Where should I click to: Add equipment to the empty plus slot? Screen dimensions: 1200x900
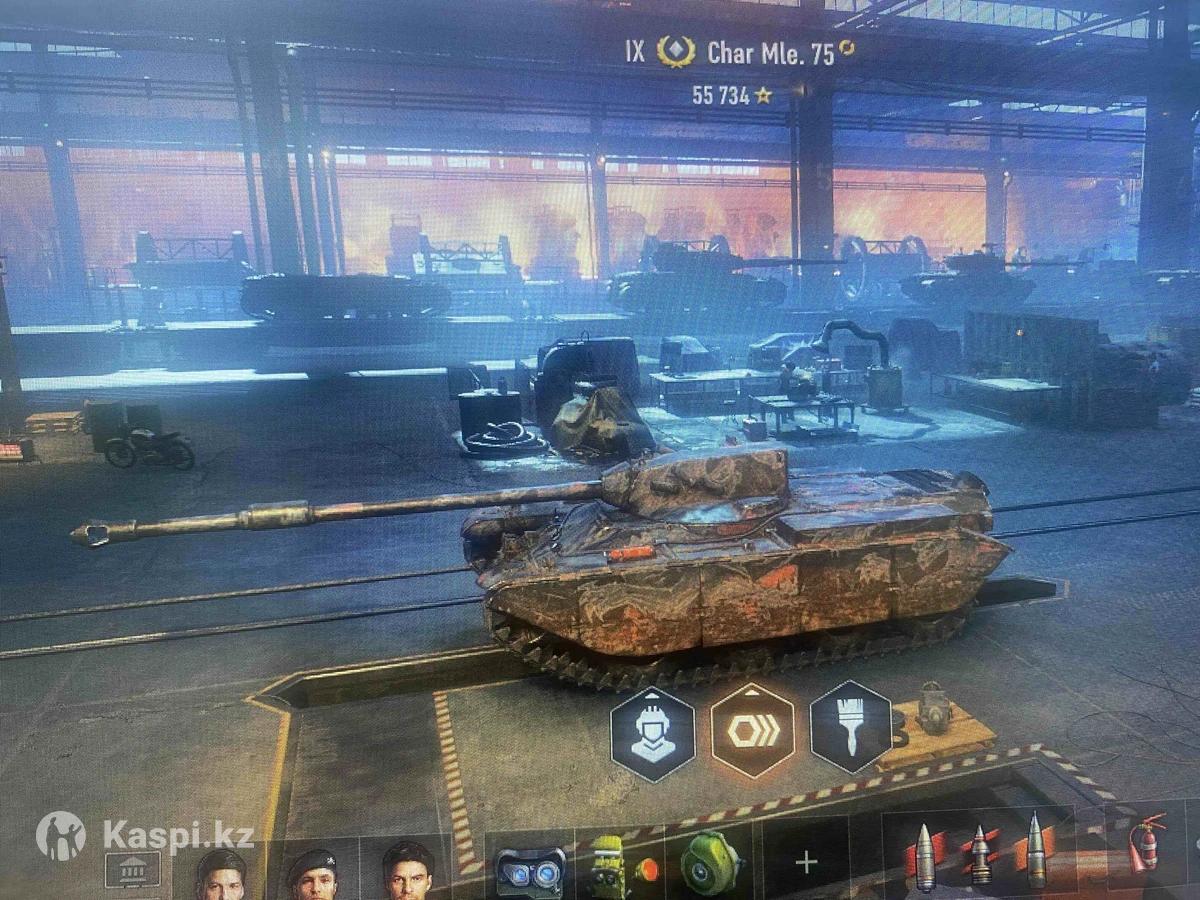(x=806, y=862)
